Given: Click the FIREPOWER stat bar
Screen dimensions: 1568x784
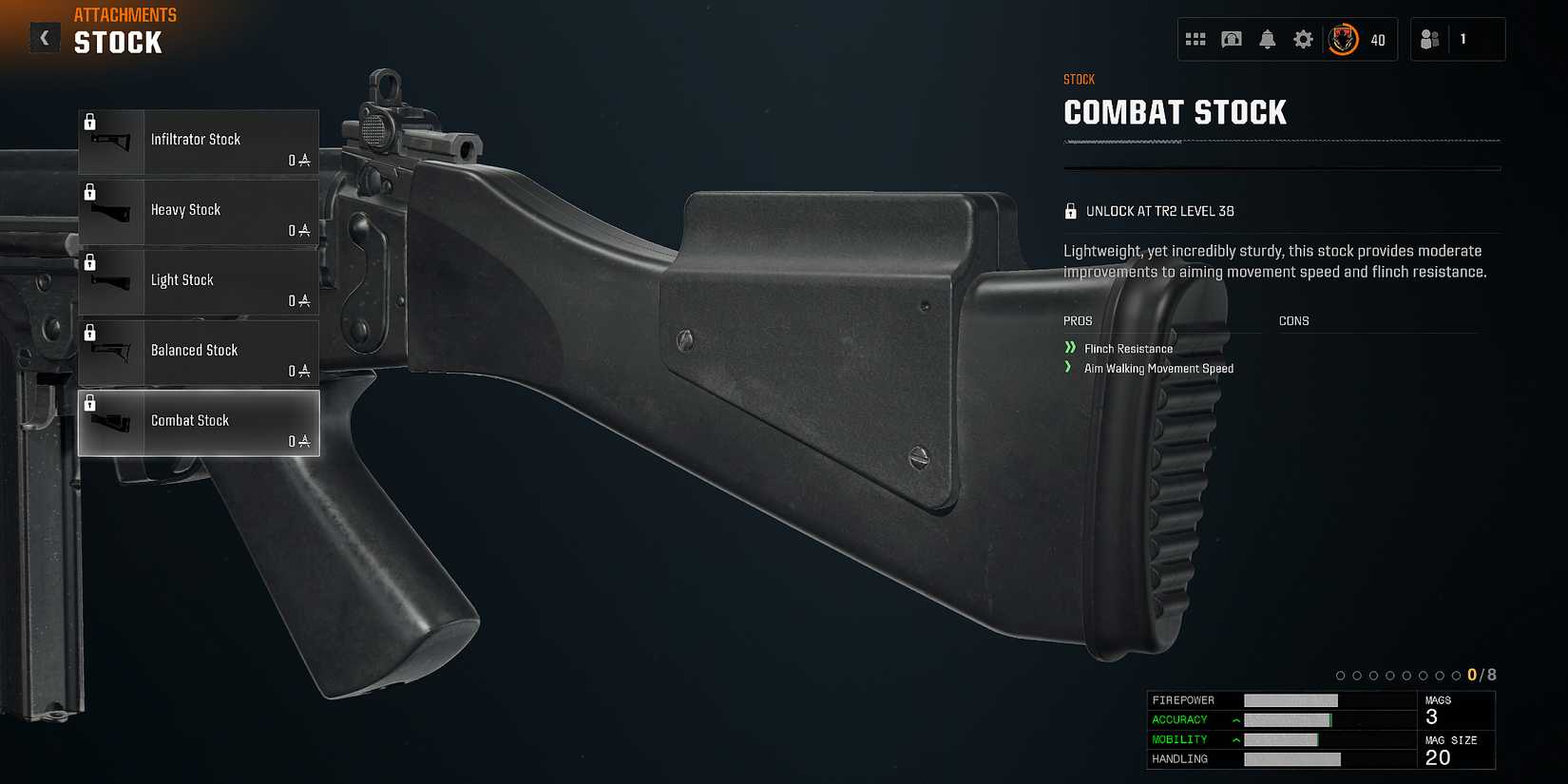Looking at the screenshot, I should (1292, 699).
